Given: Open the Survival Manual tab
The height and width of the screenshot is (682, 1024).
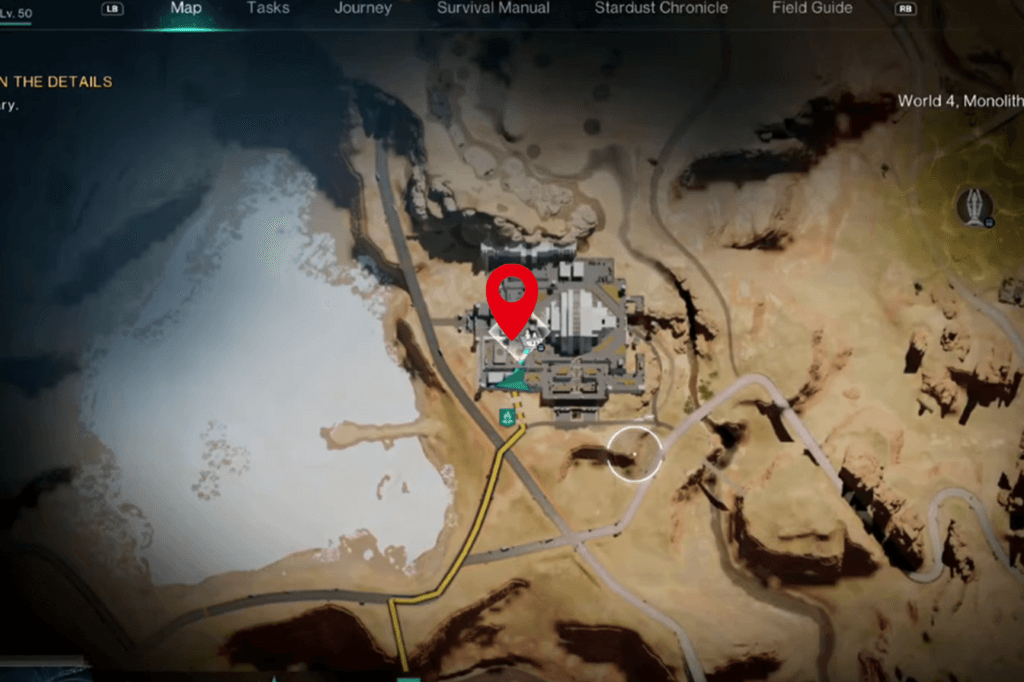Looking at the screenshot, I should click(493, 8).
